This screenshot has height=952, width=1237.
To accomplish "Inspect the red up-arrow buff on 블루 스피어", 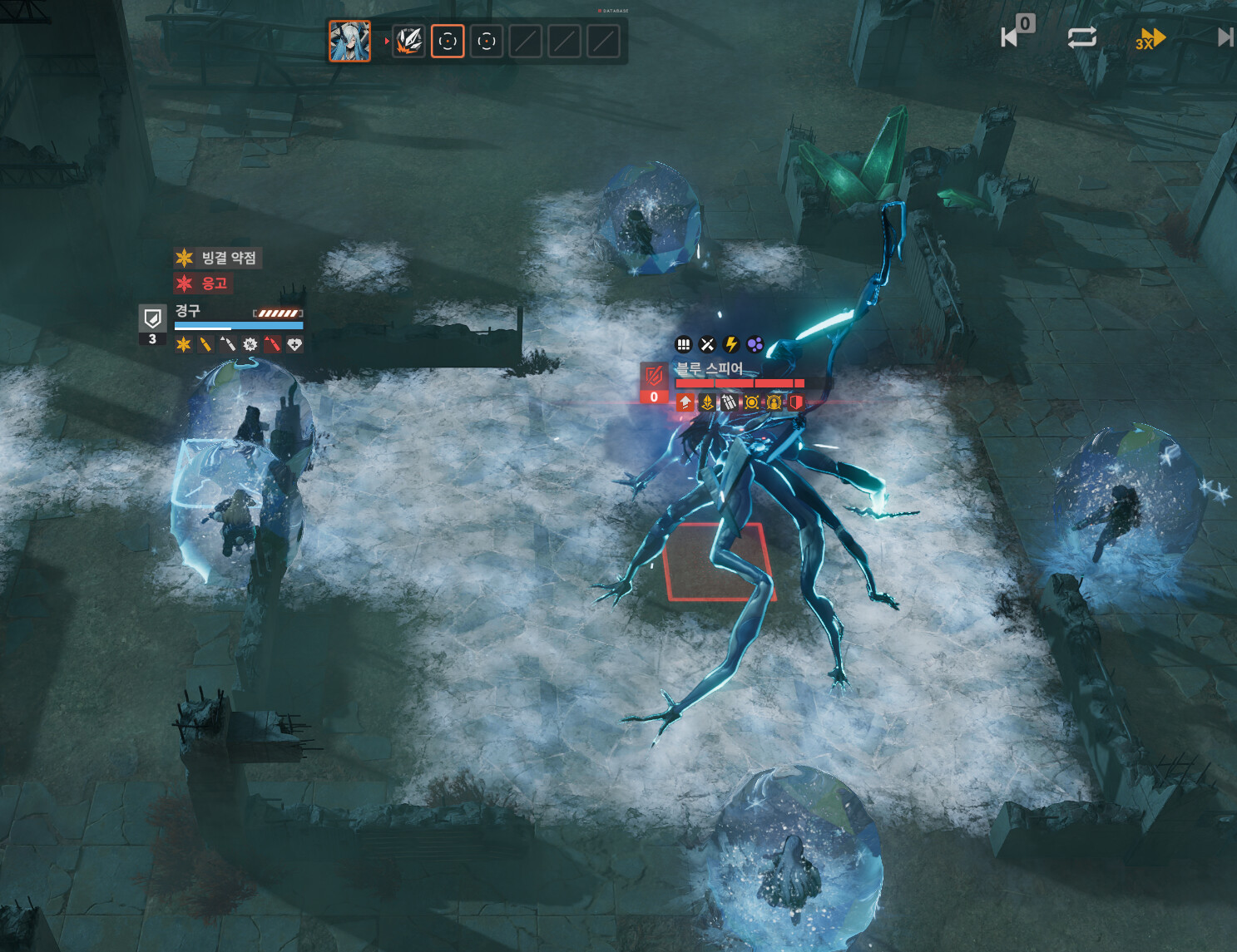I will tap(685, 402).
